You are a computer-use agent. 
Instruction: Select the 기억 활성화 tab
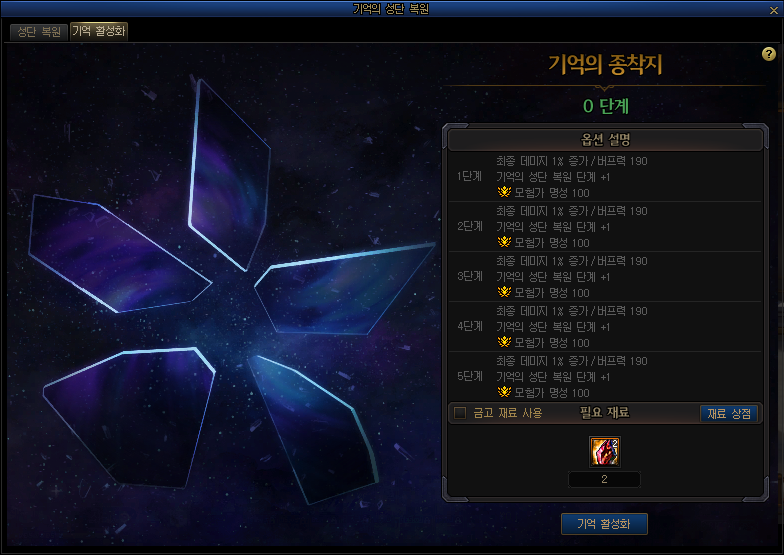[x=98, y=31]
